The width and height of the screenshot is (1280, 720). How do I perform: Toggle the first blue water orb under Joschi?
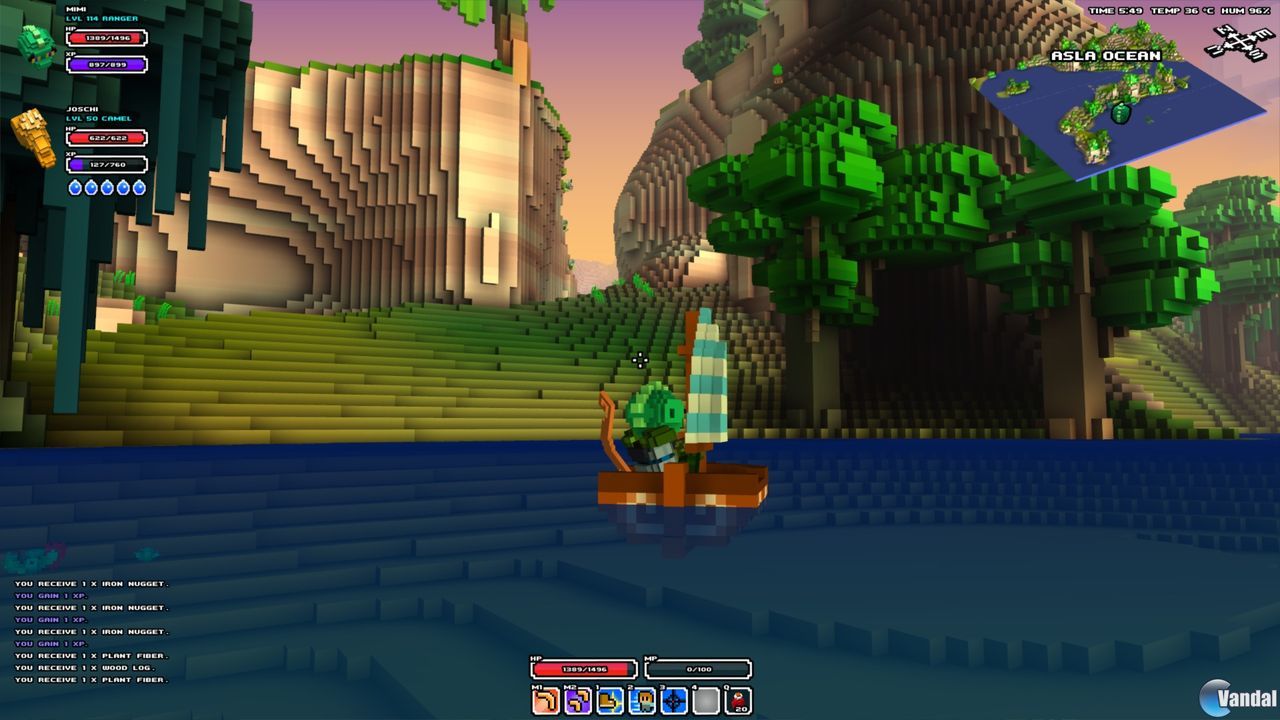tap(76, 188)
